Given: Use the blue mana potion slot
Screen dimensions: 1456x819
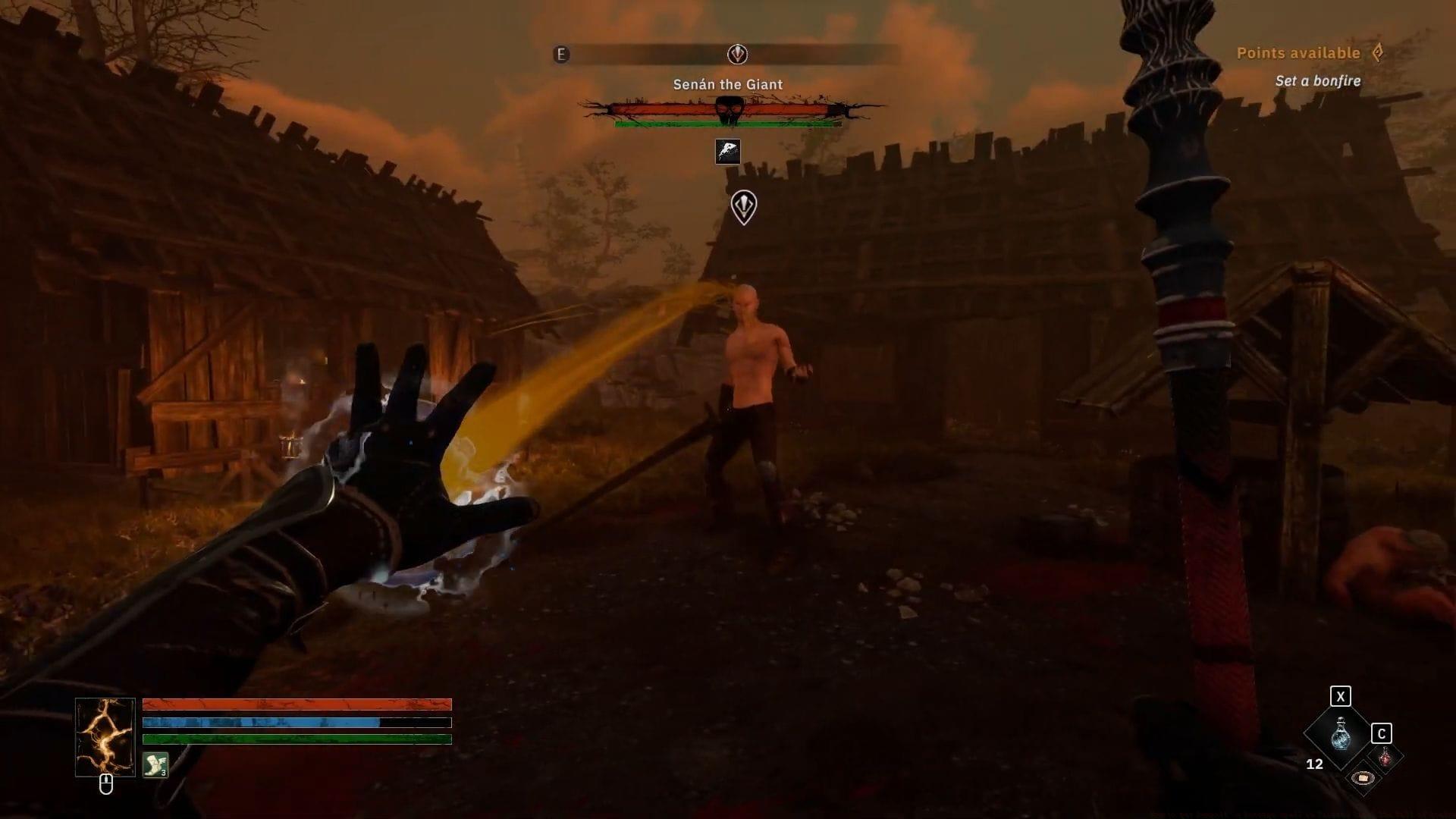Looking at the screenshot, I should (1340, 734).
